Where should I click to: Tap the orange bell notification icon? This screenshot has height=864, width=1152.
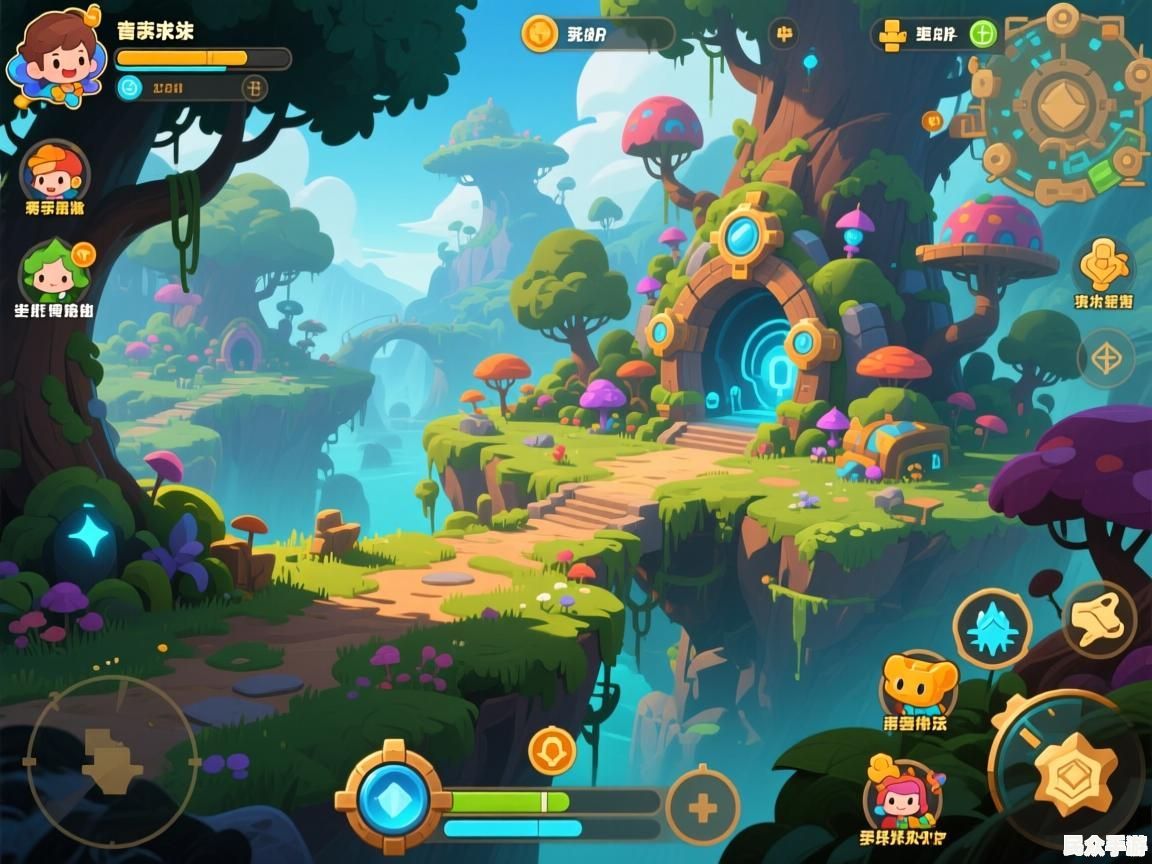pos(552,750)
